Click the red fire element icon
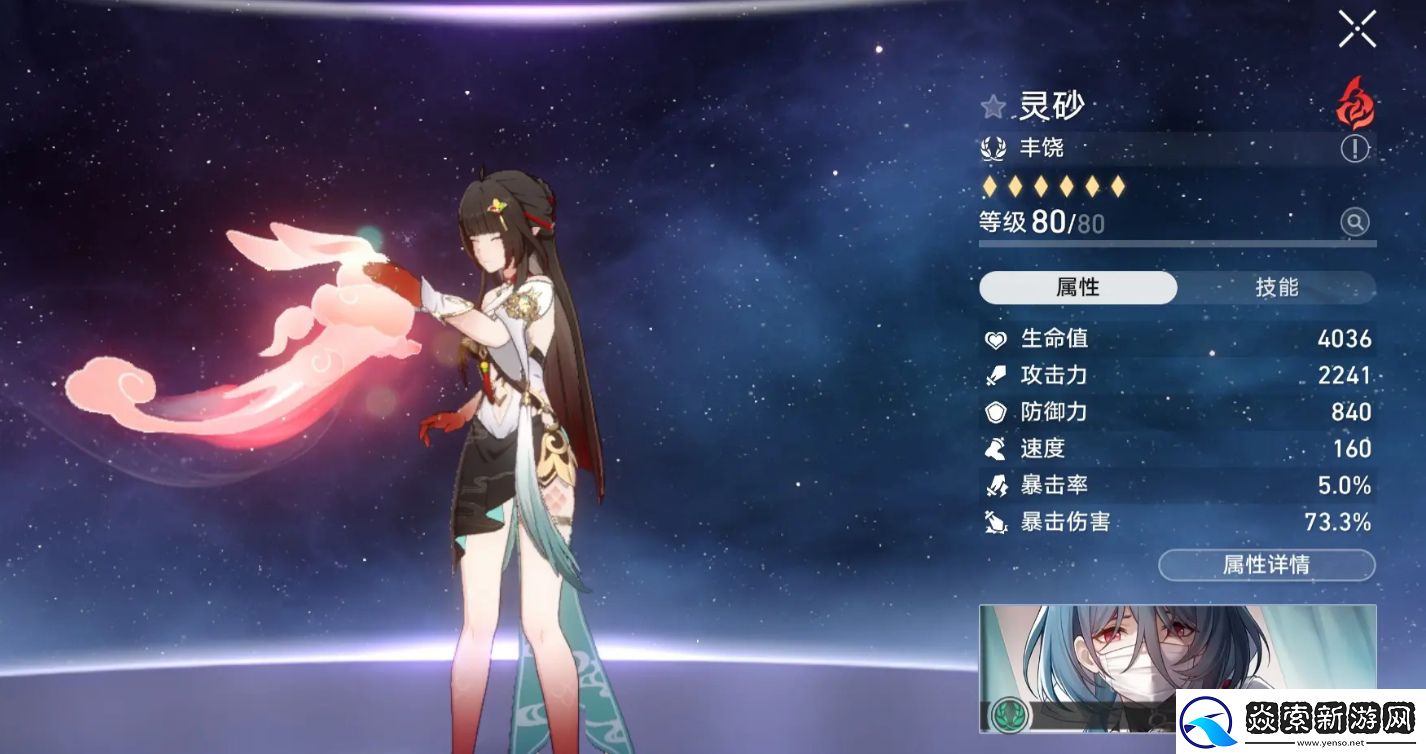 [1355, 106]
